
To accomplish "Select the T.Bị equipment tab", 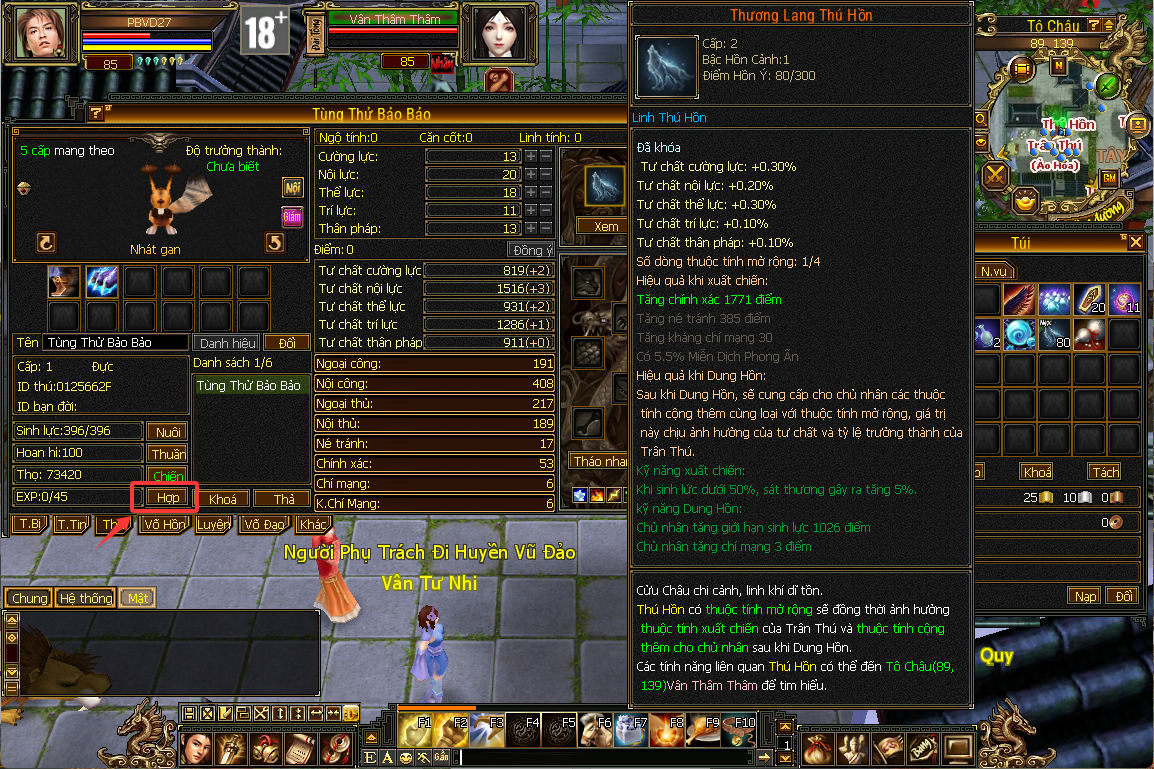I will point(30,524).
